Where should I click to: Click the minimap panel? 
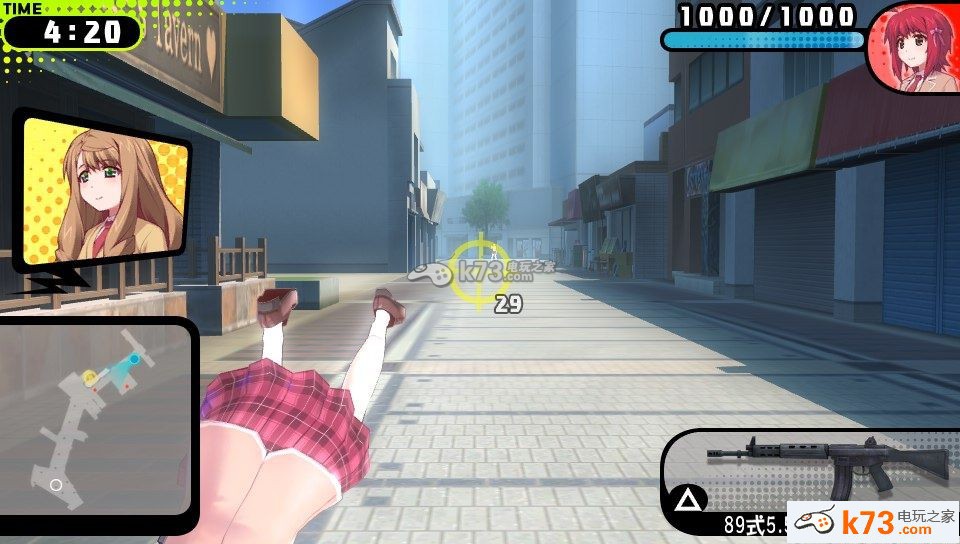coord(96,416)
